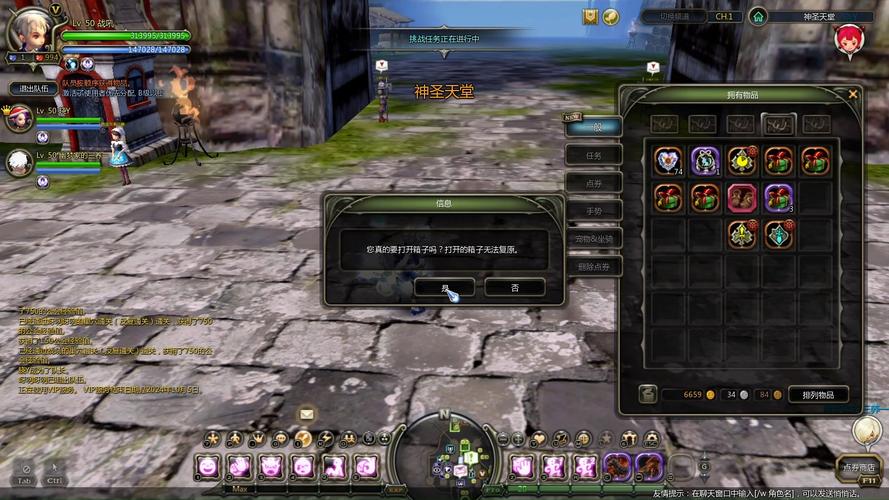Open the 宠物&坐骑 tab
This screenshot has height=500, width=889.
point(594,239)
